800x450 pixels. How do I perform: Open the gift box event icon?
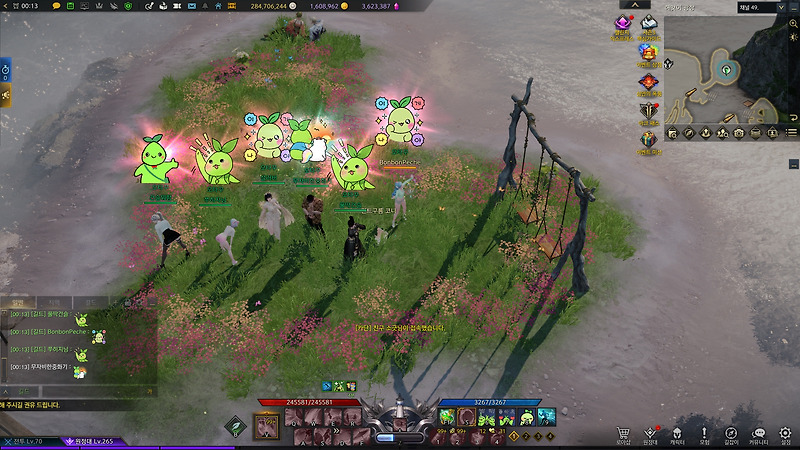tap(648, 140)
